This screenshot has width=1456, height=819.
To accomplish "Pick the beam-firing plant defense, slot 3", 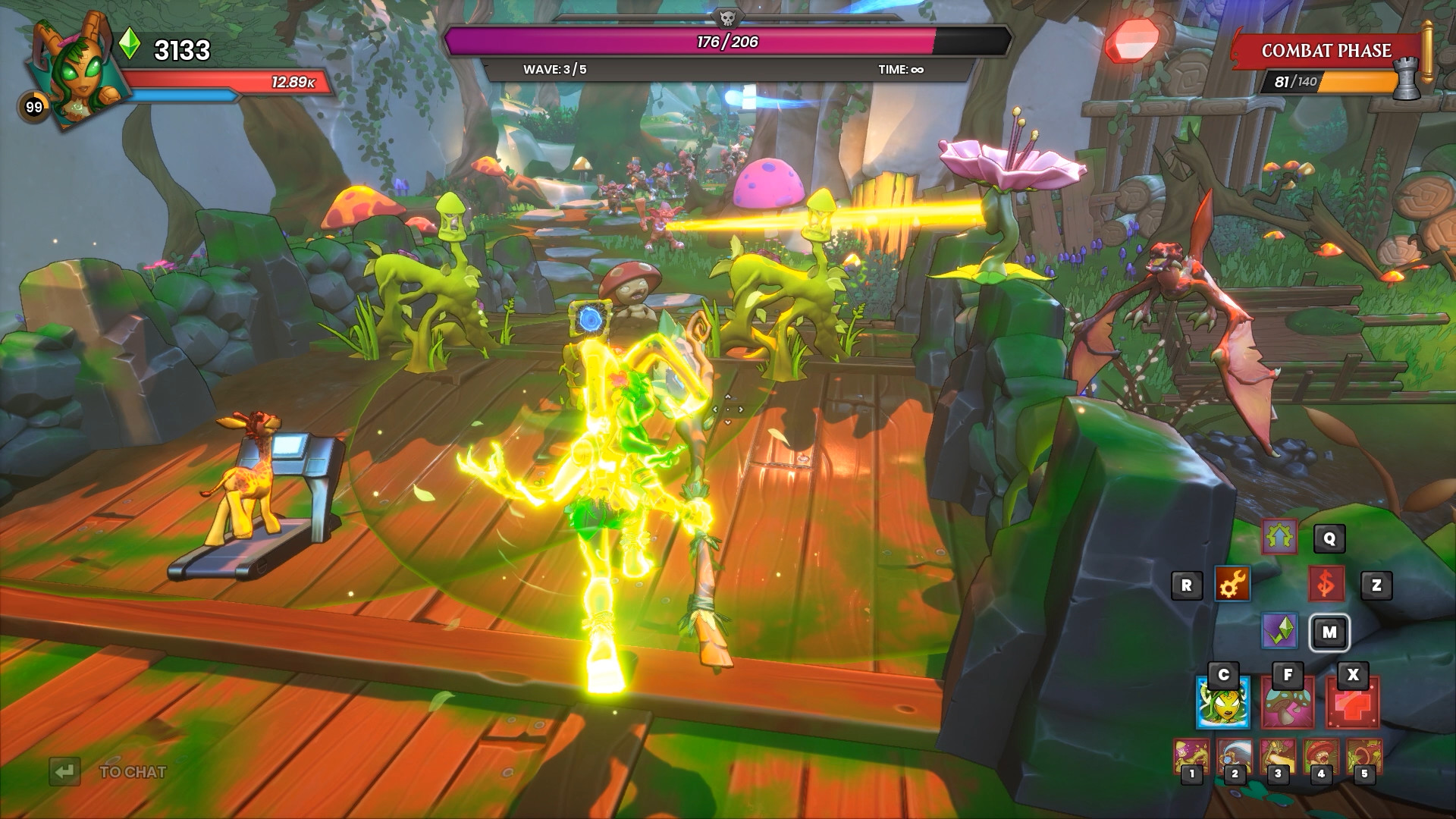I will pos(1277,757).
